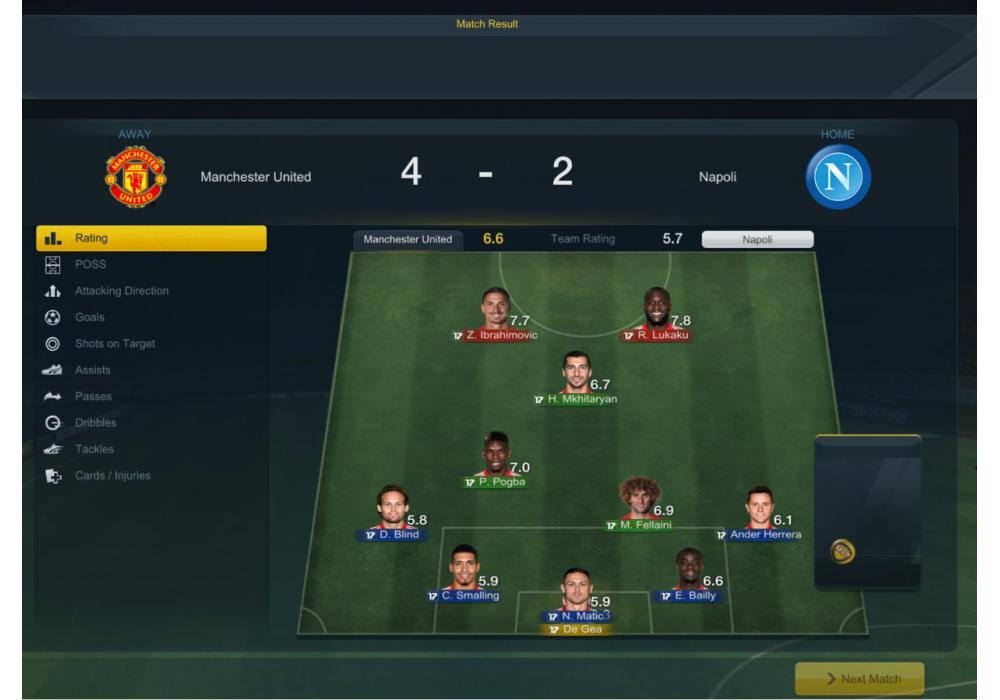Switch to the Napoli team tab

point(757,240)
